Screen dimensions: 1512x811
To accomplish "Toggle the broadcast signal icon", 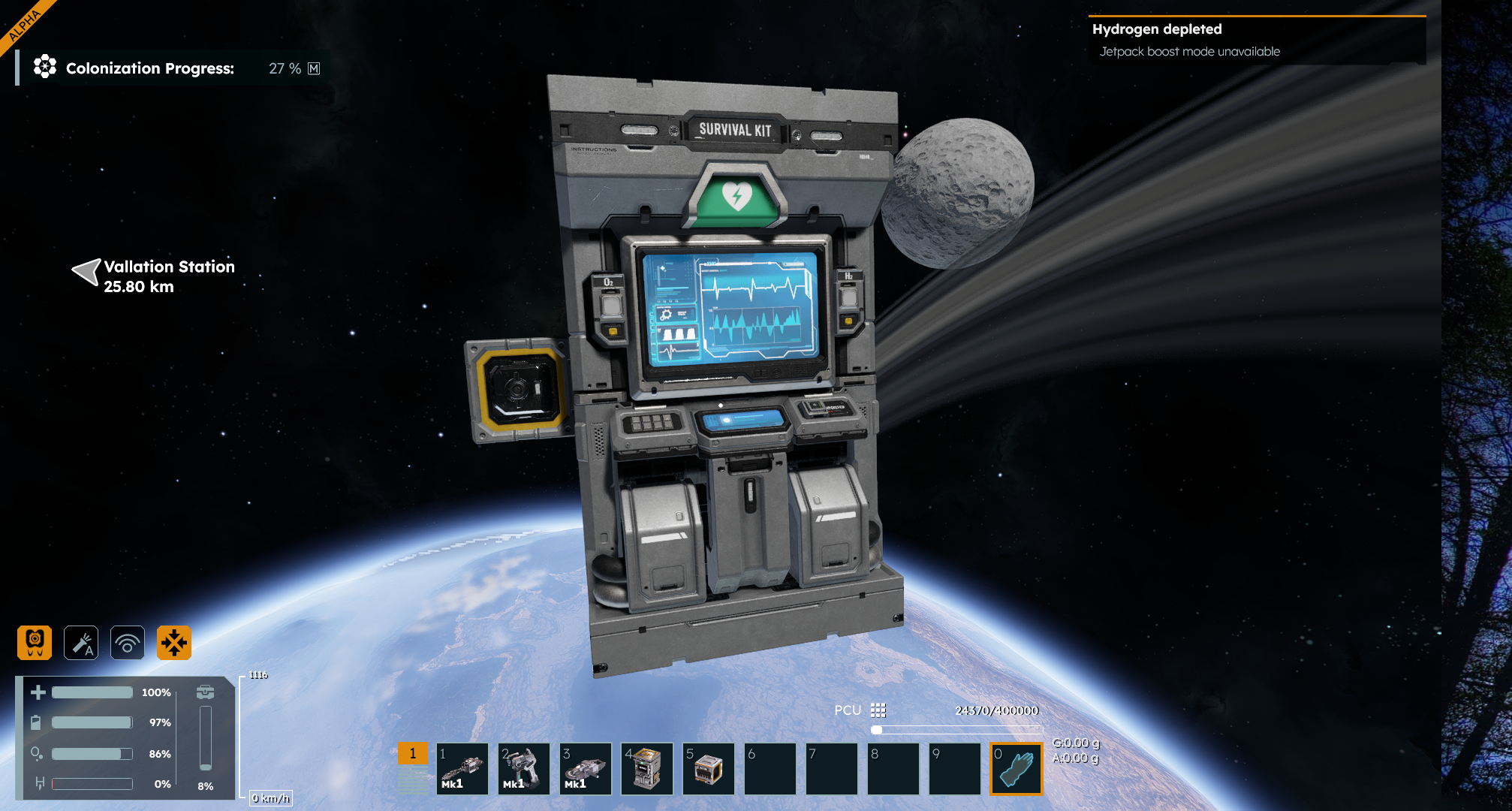I will click(x=128, y=643).
